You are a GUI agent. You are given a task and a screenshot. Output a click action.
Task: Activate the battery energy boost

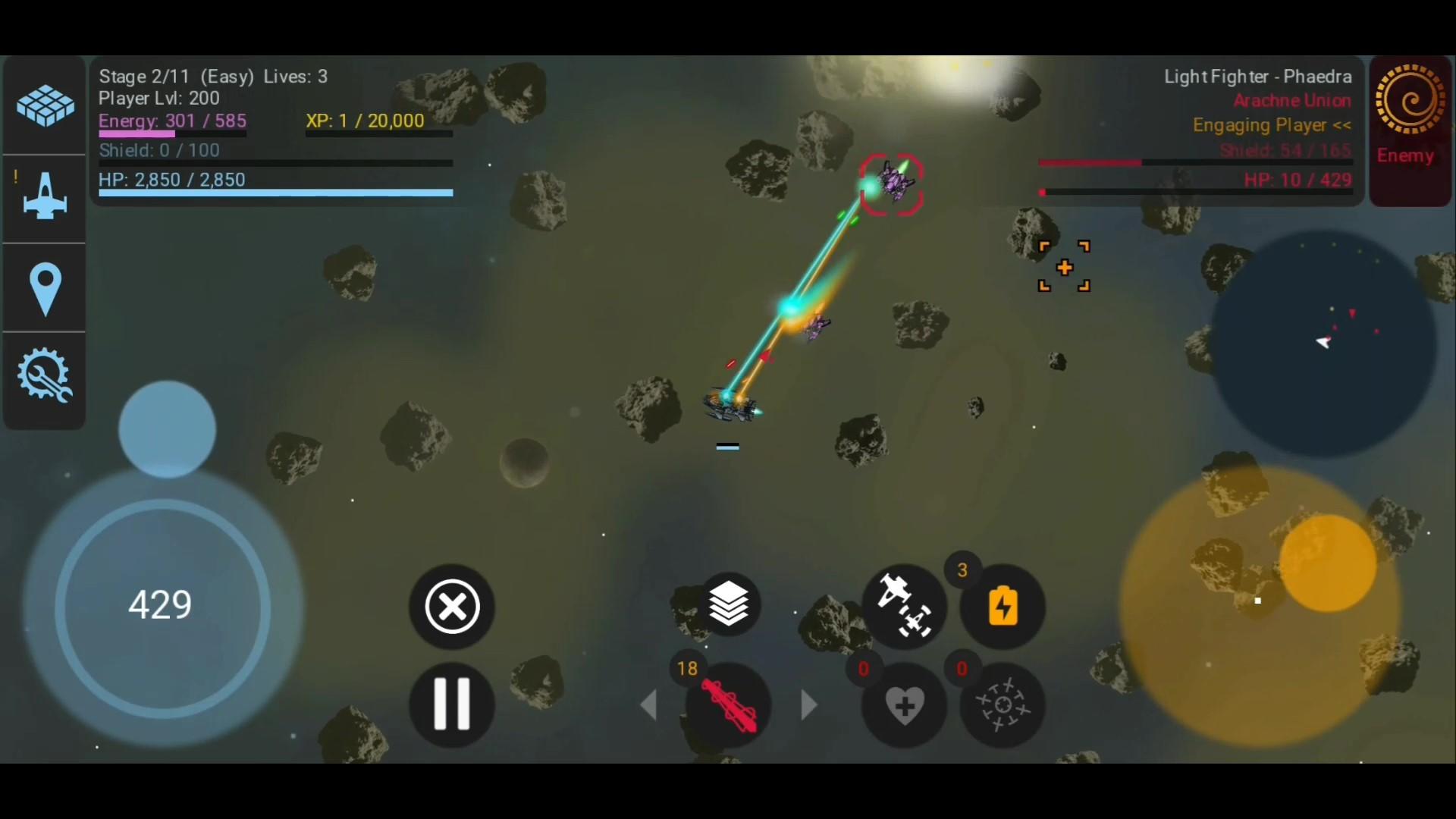click(1003, 607)
